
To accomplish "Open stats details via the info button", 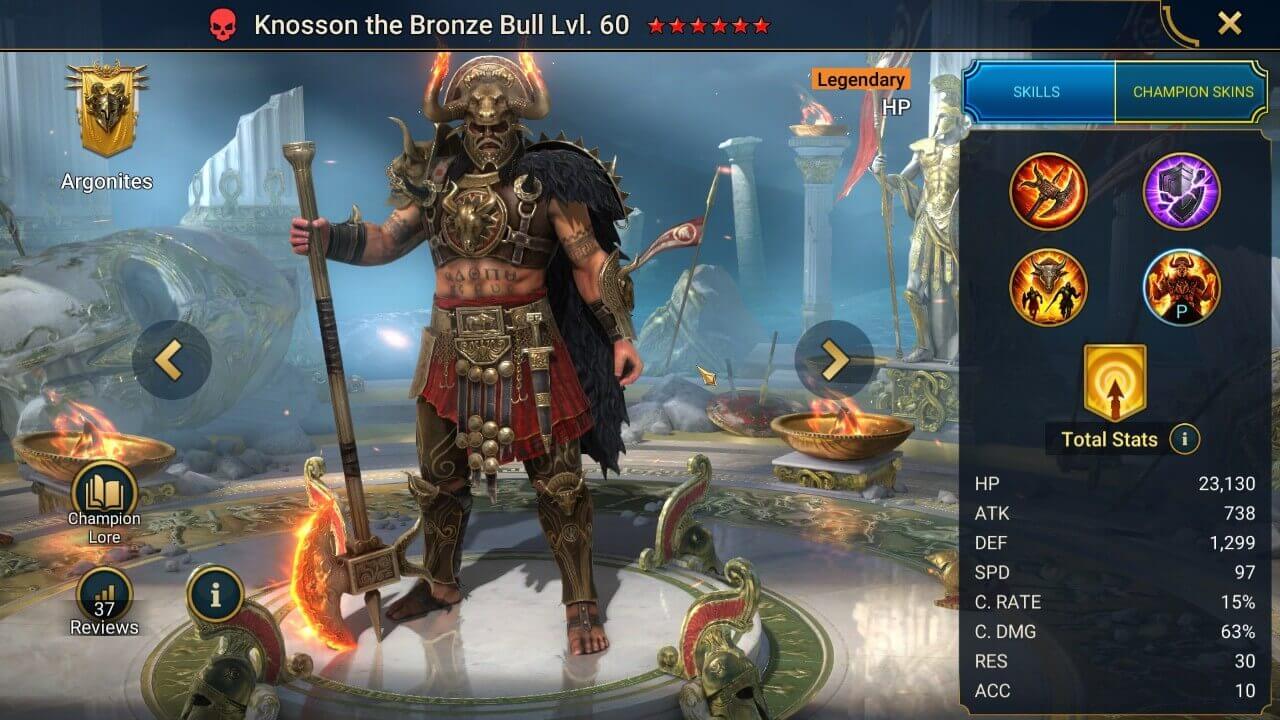I will point(1186,440).
